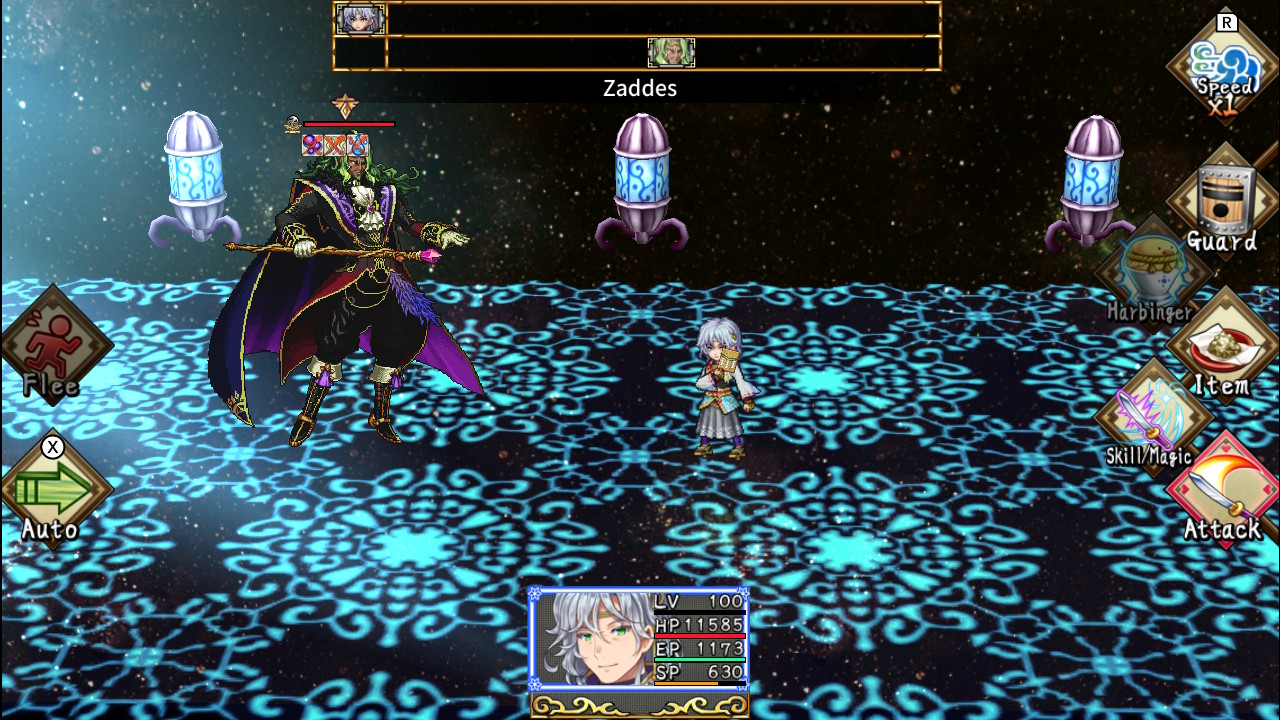Select Zaddes's portrait in the turn order bar

pos(671,53)
